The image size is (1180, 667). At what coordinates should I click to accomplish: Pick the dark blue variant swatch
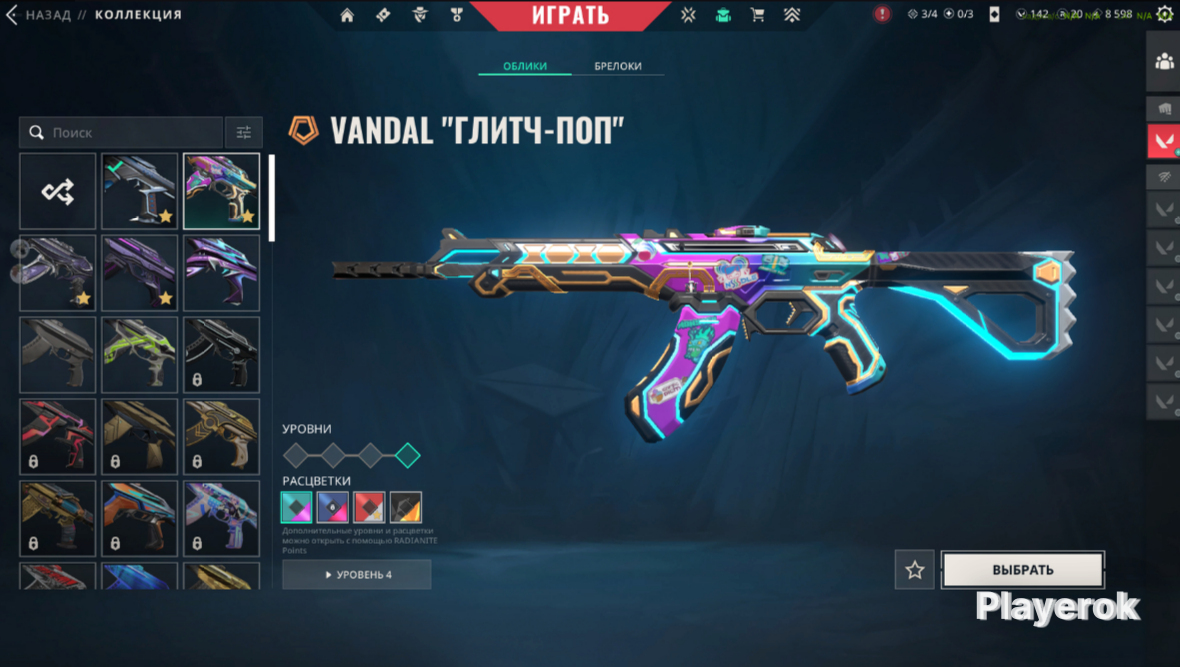click(x=333, y=507)
